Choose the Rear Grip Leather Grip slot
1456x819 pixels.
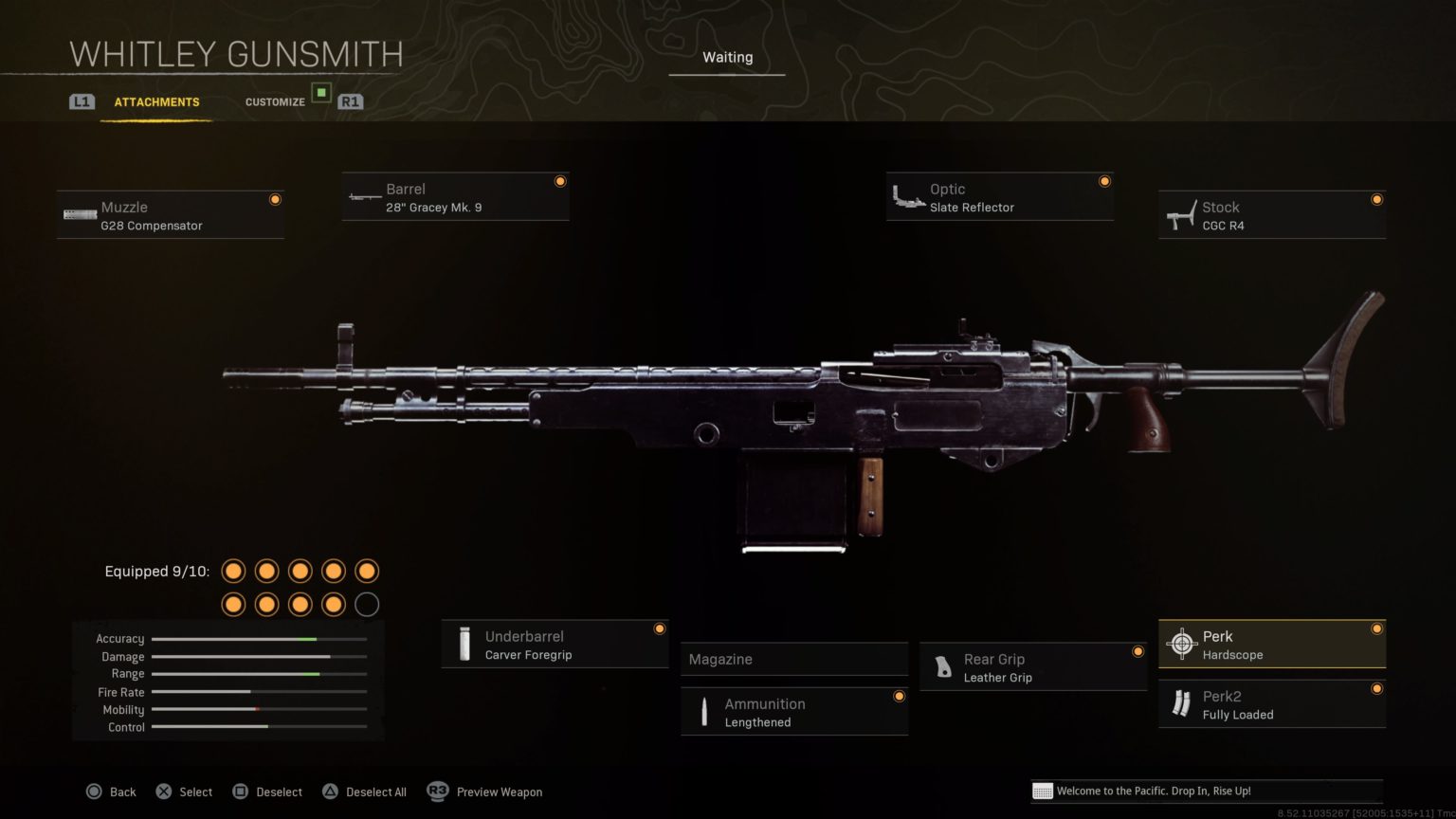point(1033,667)
